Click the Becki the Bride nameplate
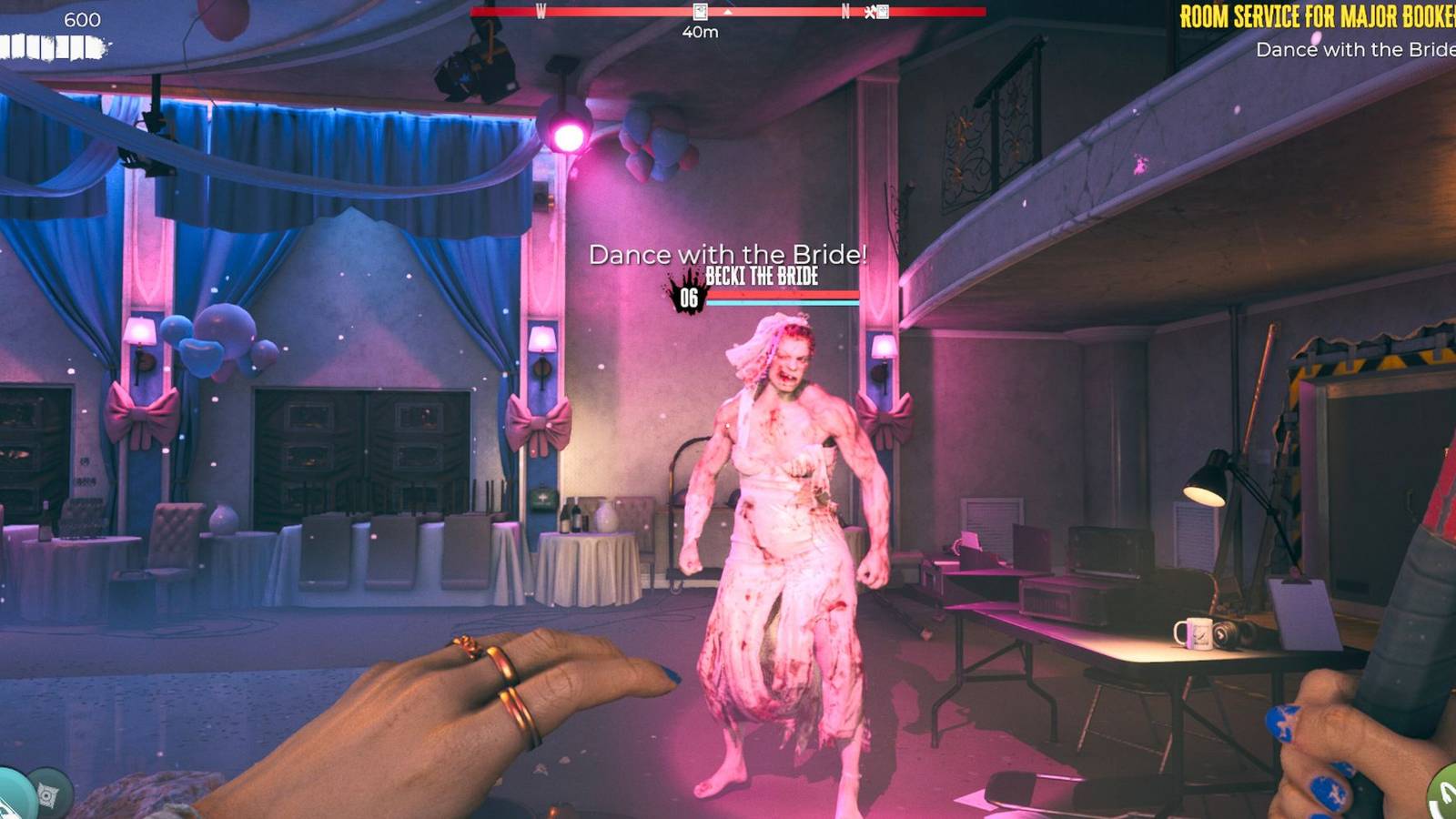Screen dimensions: 1456x819 tap(763, 278)
